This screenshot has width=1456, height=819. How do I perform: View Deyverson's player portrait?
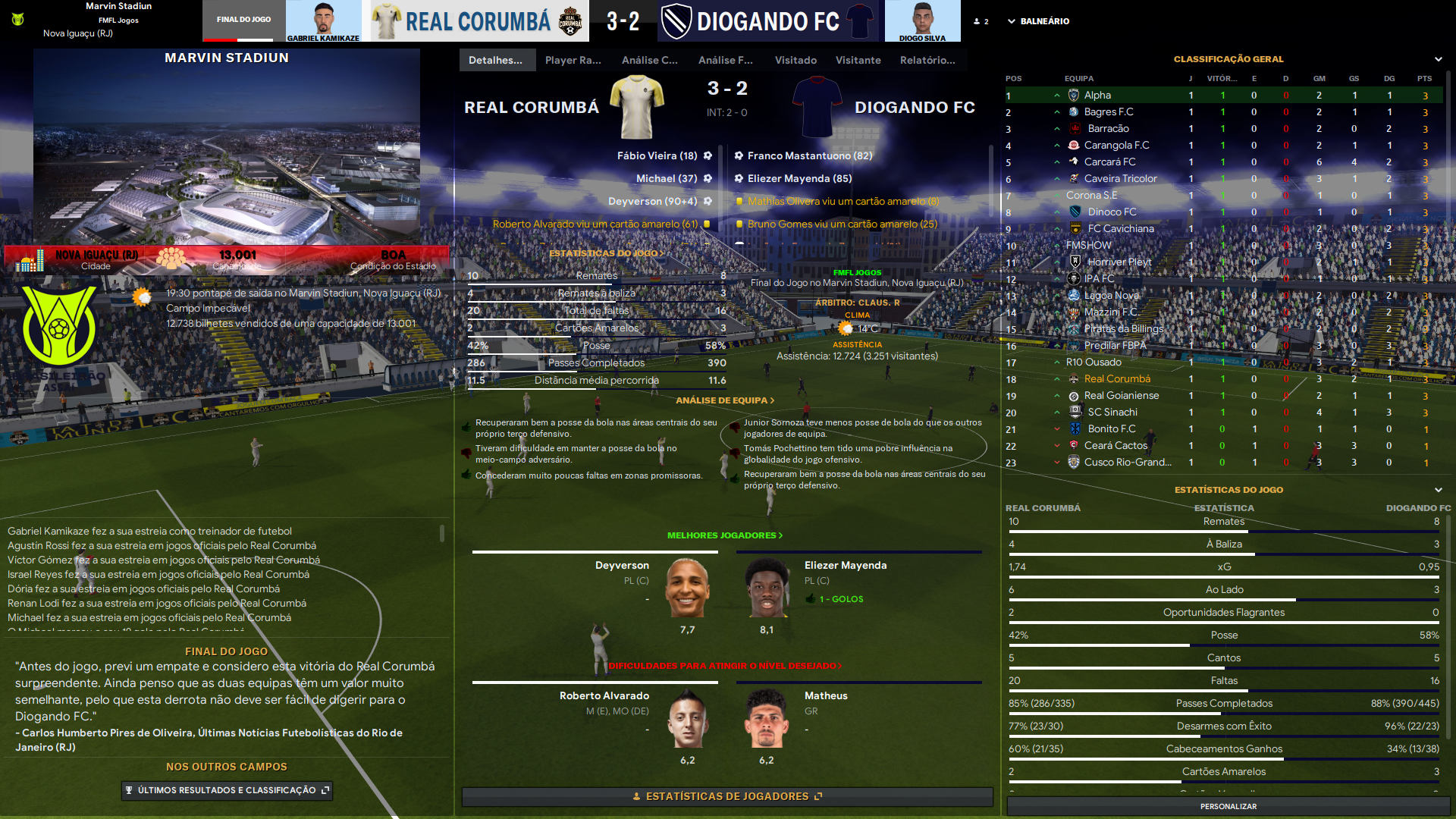(687, 588)
